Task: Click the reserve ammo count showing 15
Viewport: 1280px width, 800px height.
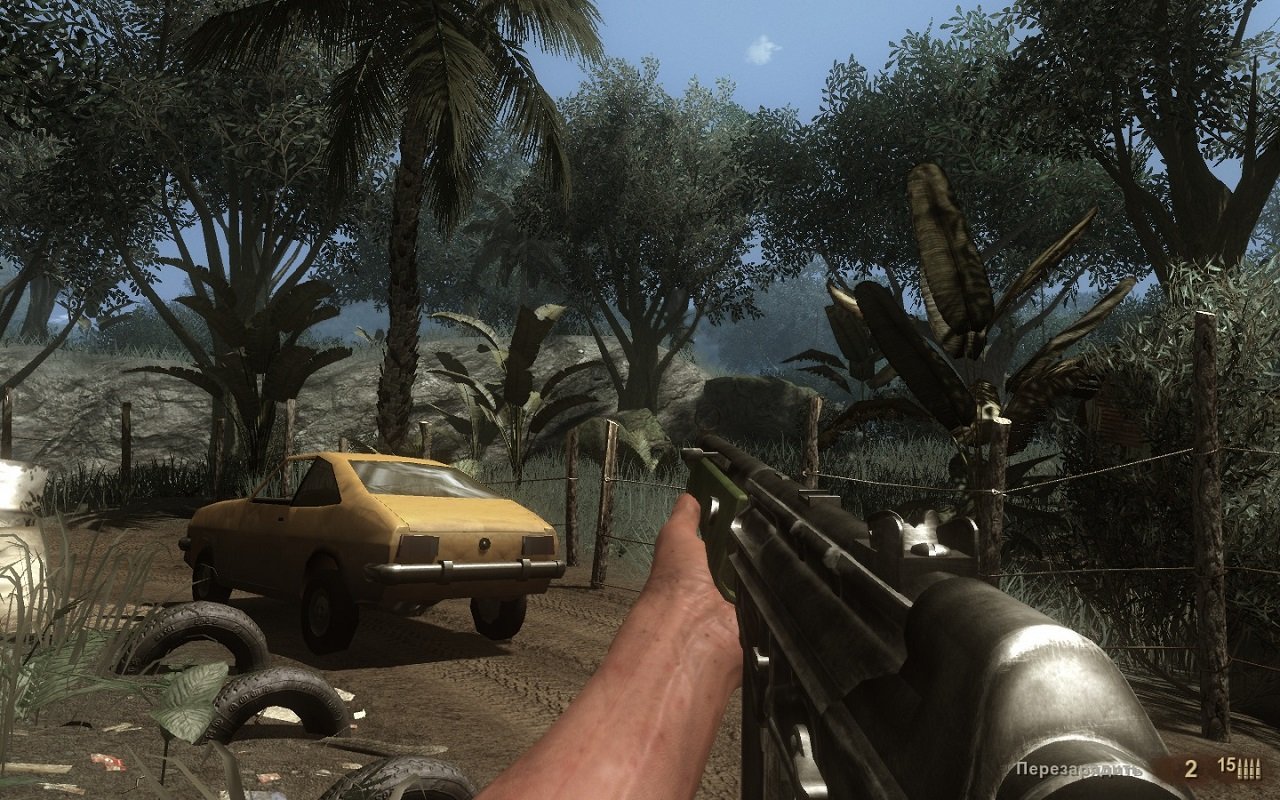Action: (1226, 764)
